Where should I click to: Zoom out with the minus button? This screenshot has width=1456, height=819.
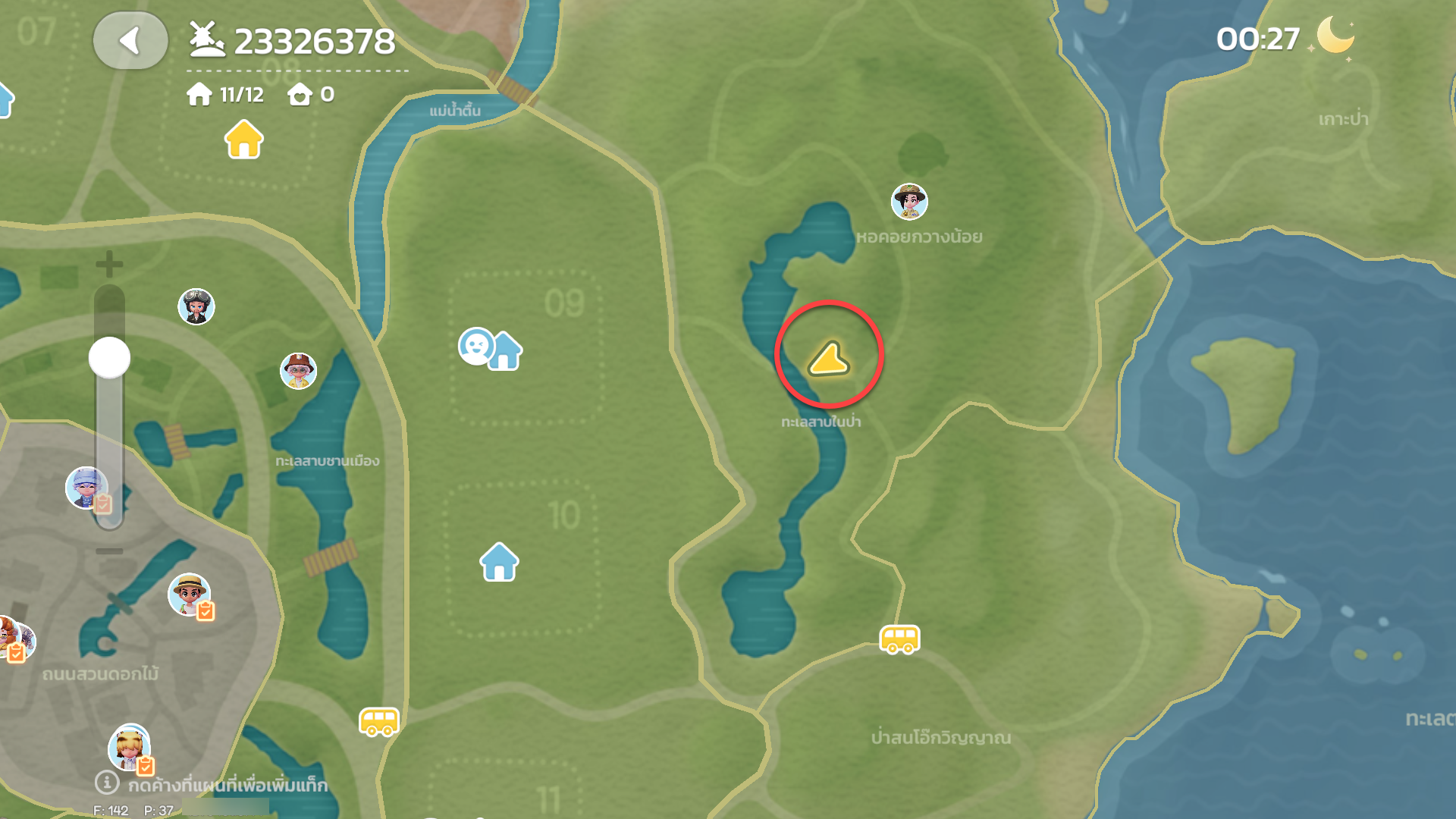[109, 551]
